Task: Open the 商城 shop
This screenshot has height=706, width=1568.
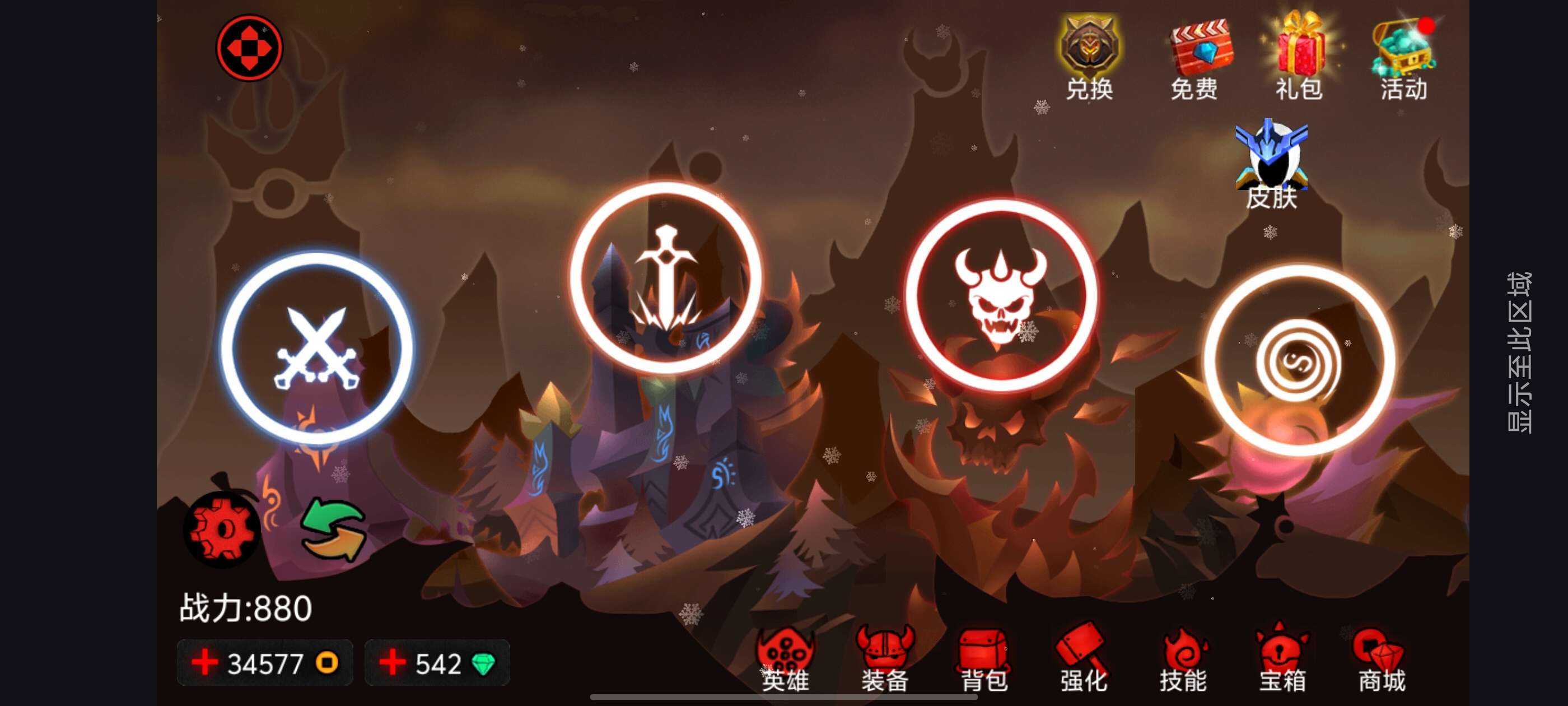Action: click(x=1382, y=662)
